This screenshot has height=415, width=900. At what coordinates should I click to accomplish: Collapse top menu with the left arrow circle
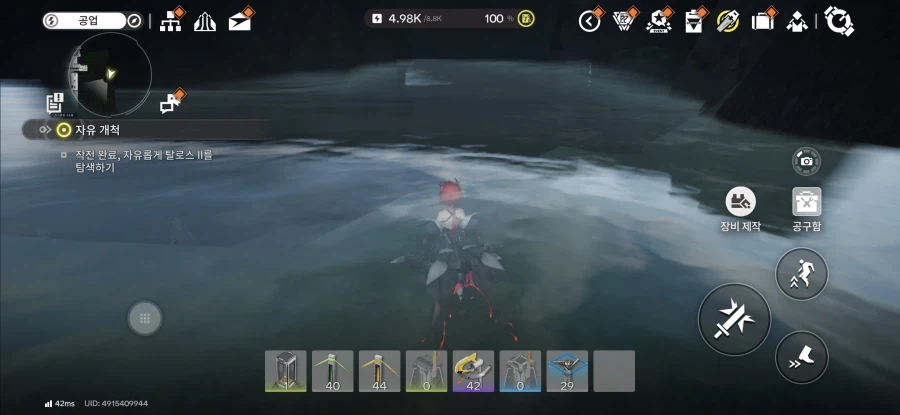coord(590,20)
